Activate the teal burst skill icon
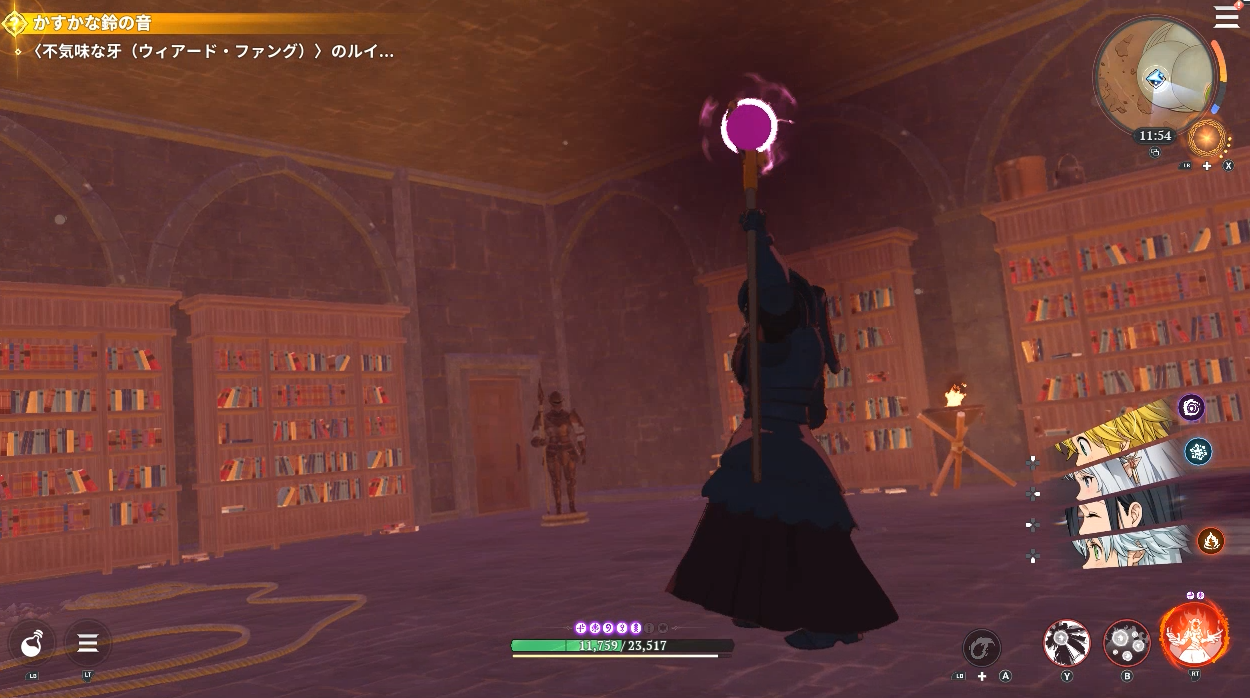Image resolution: width=1250 pixels, height=698 pixels. click(x=1198, y=451)
